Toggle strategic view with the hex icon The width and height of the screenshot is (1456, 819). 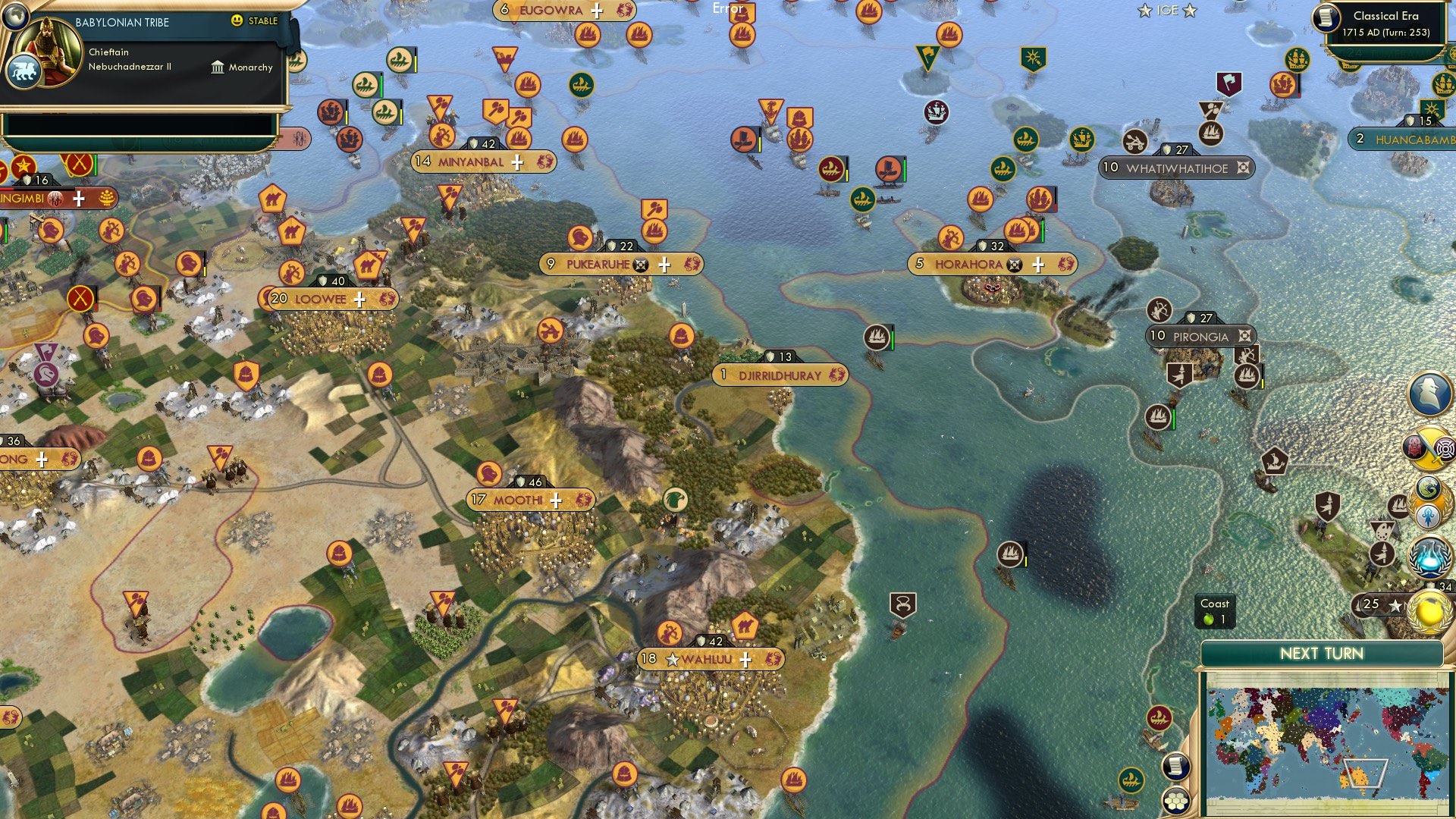[1176, 802]
